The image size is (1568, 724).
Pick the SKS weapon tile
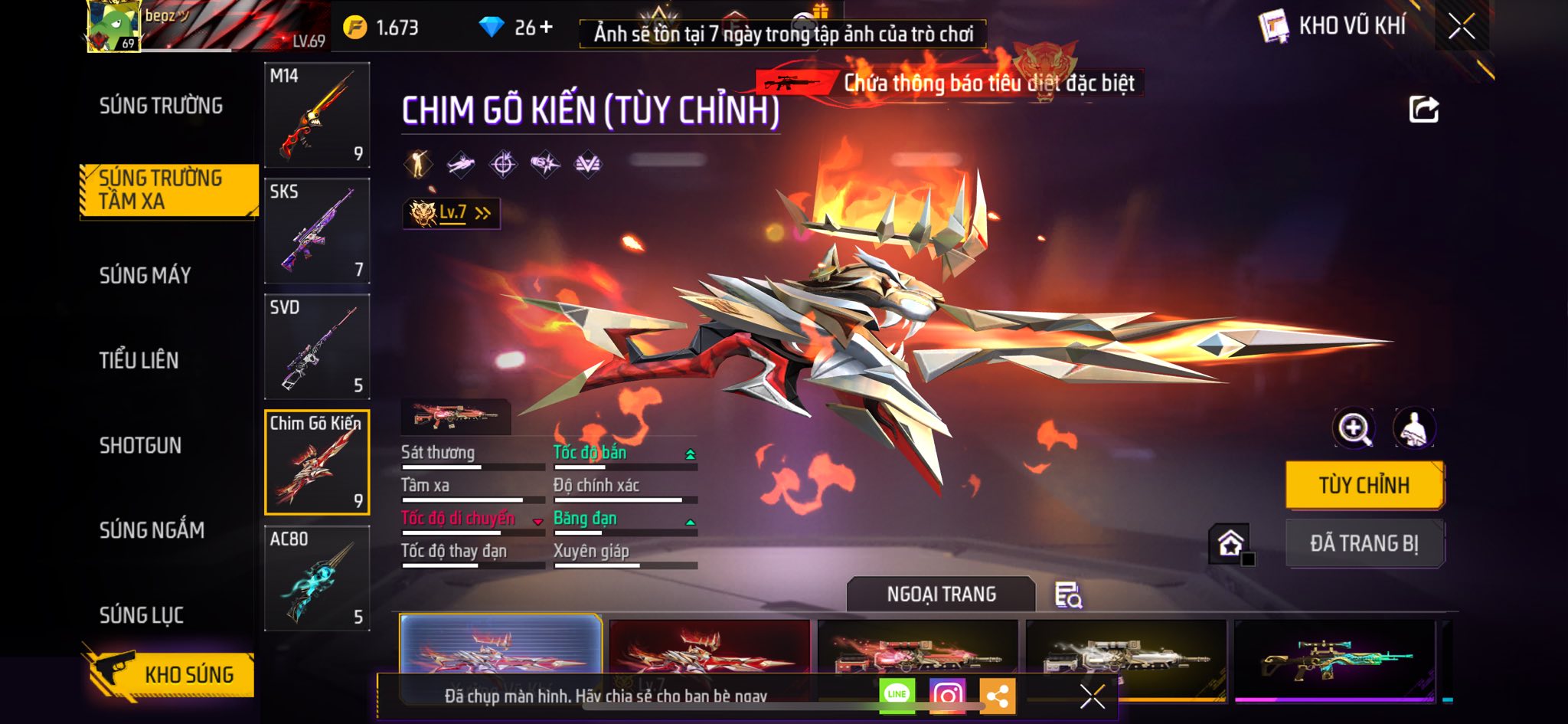(317, 231)
